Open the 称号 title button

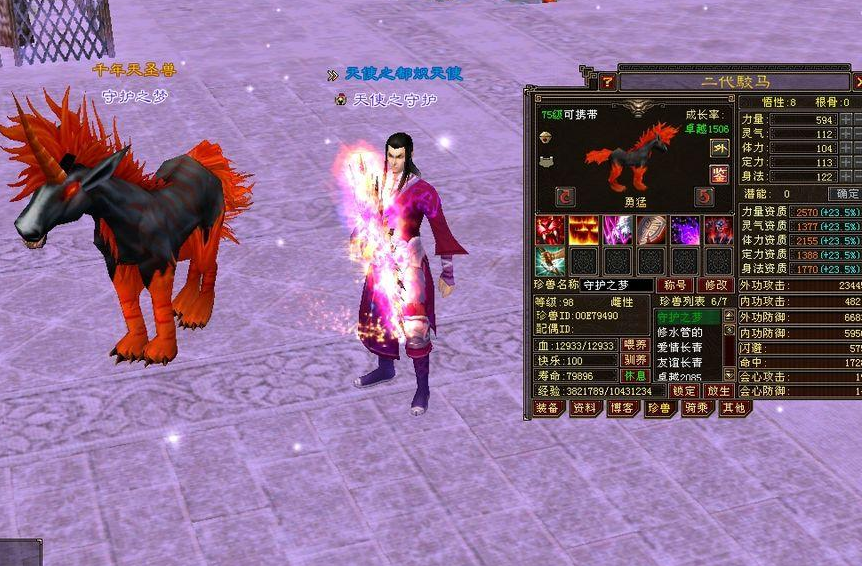click(x=678, y=285)
